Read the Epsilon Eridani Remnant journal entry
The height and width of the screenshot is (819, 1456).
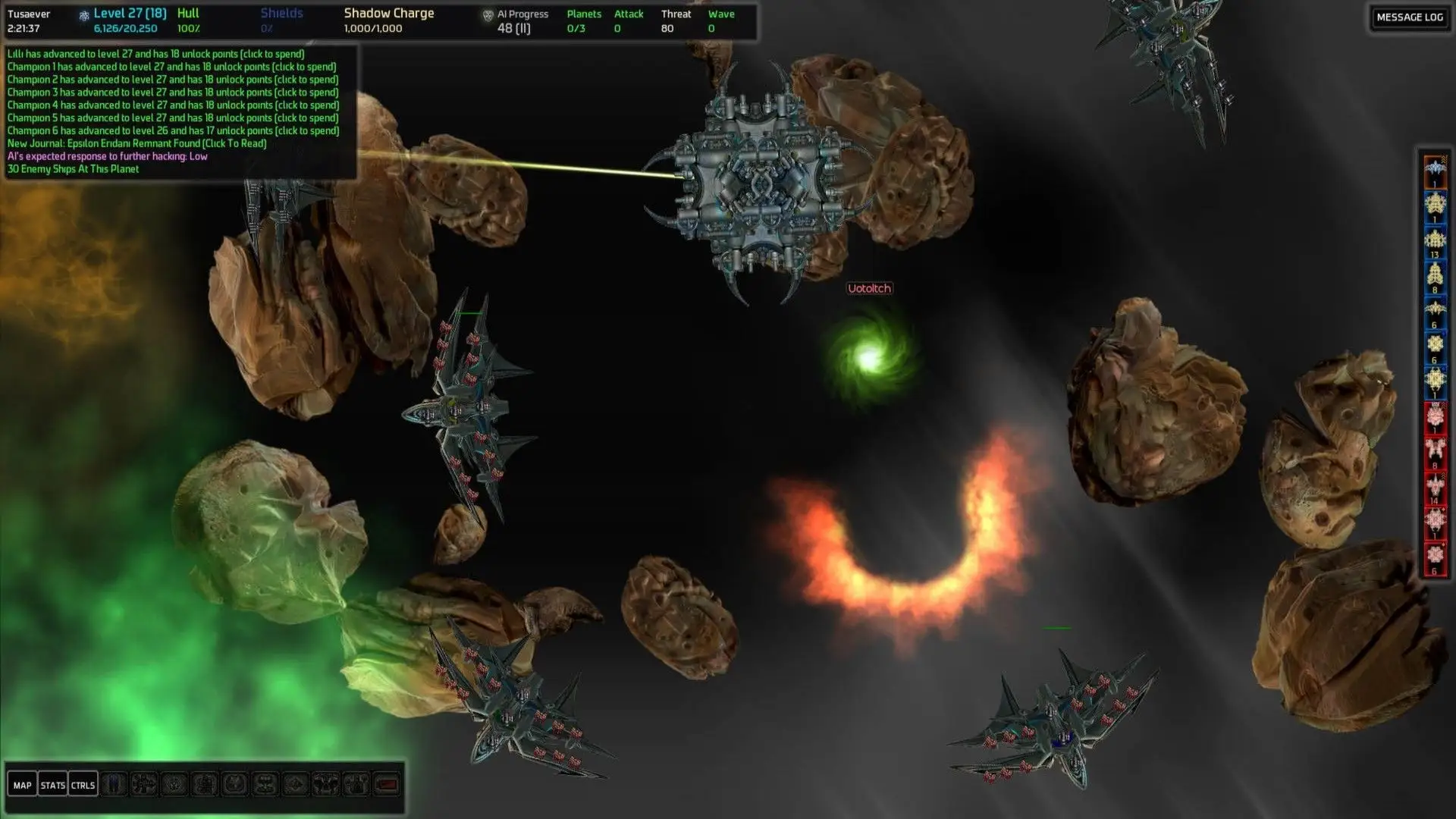[x=136, y=143]
